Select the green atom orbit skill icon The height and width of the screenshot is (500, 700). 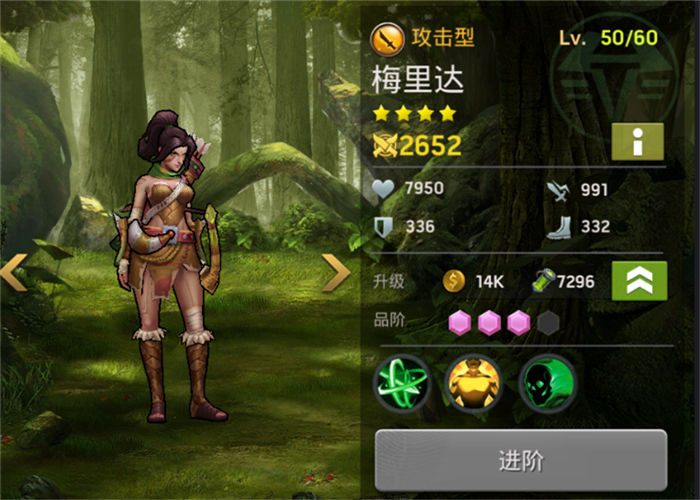click(402, 384)
